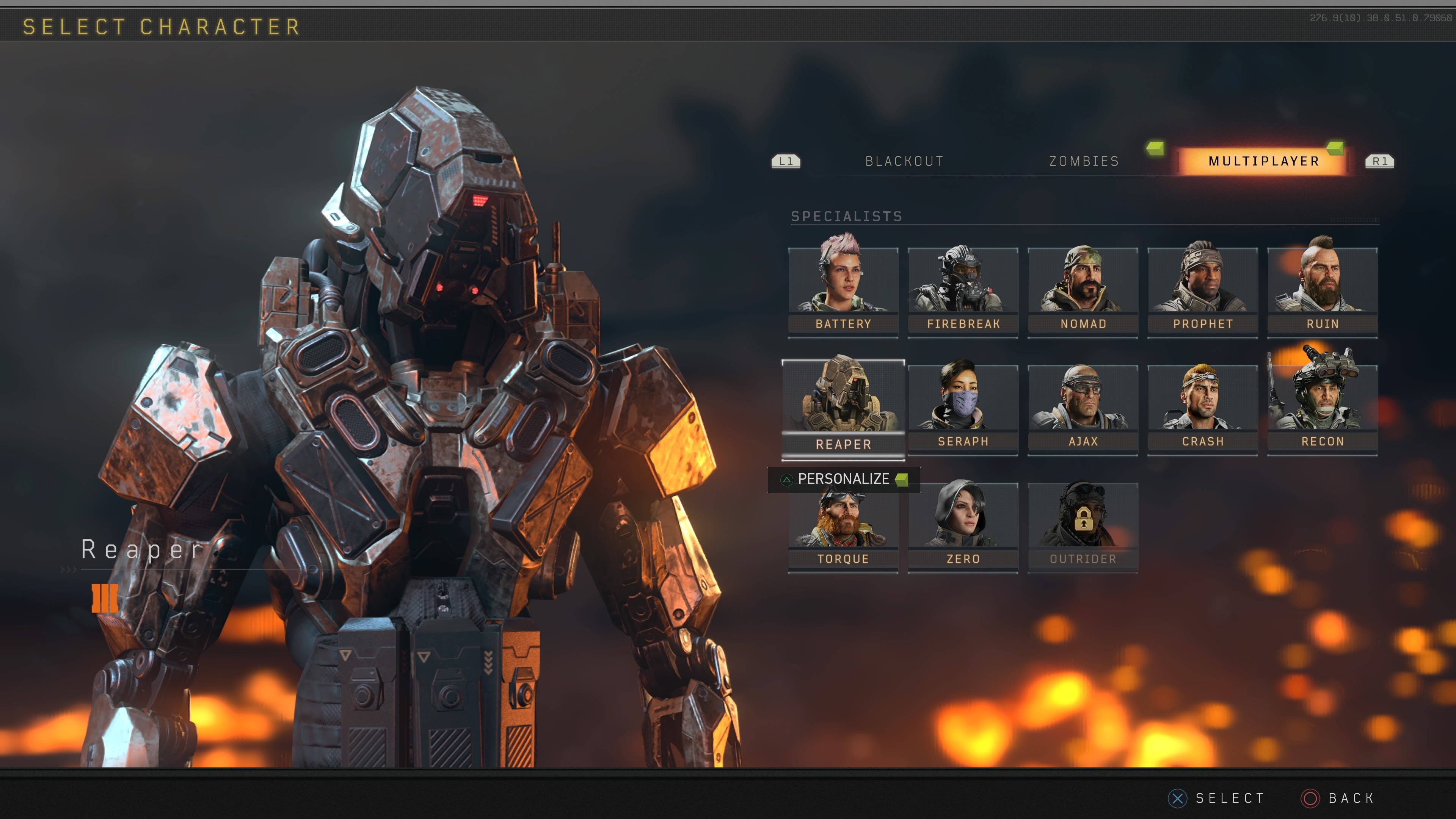Select the Torque specialist
This screenshot has height=819, width=1456.
[843, 529]
